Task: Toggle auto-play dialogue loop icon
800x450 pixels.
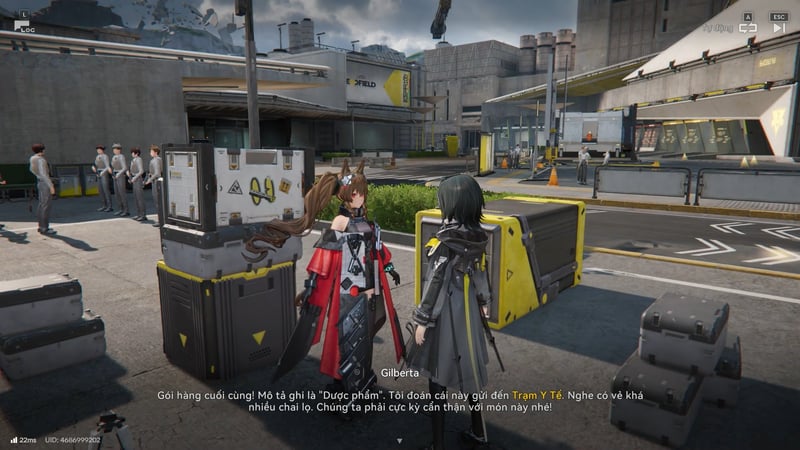Action: 747,28
